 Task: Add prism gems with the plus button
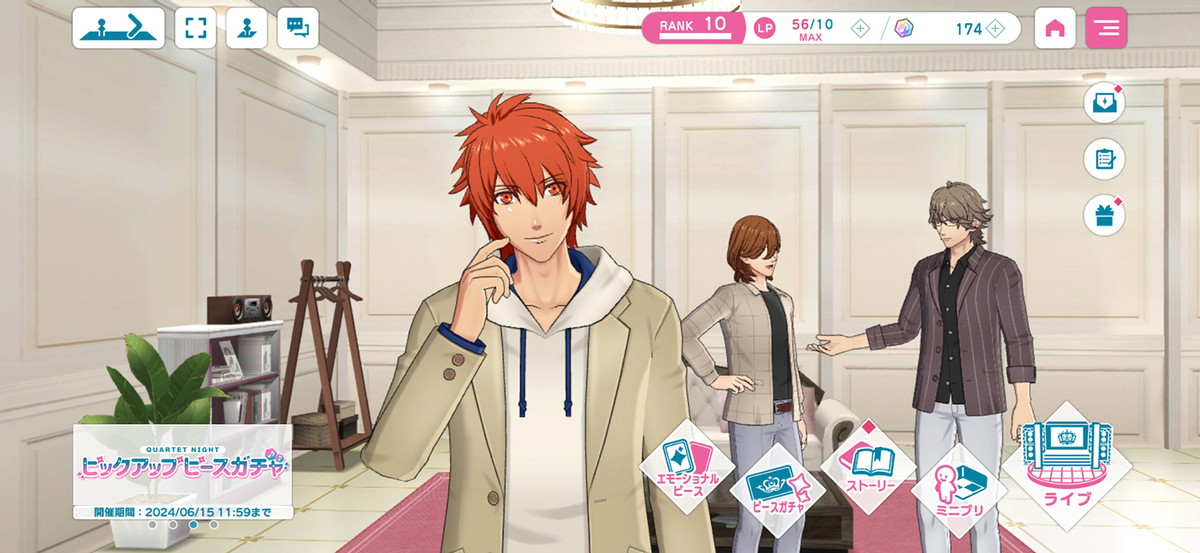(x=995, y=29)
